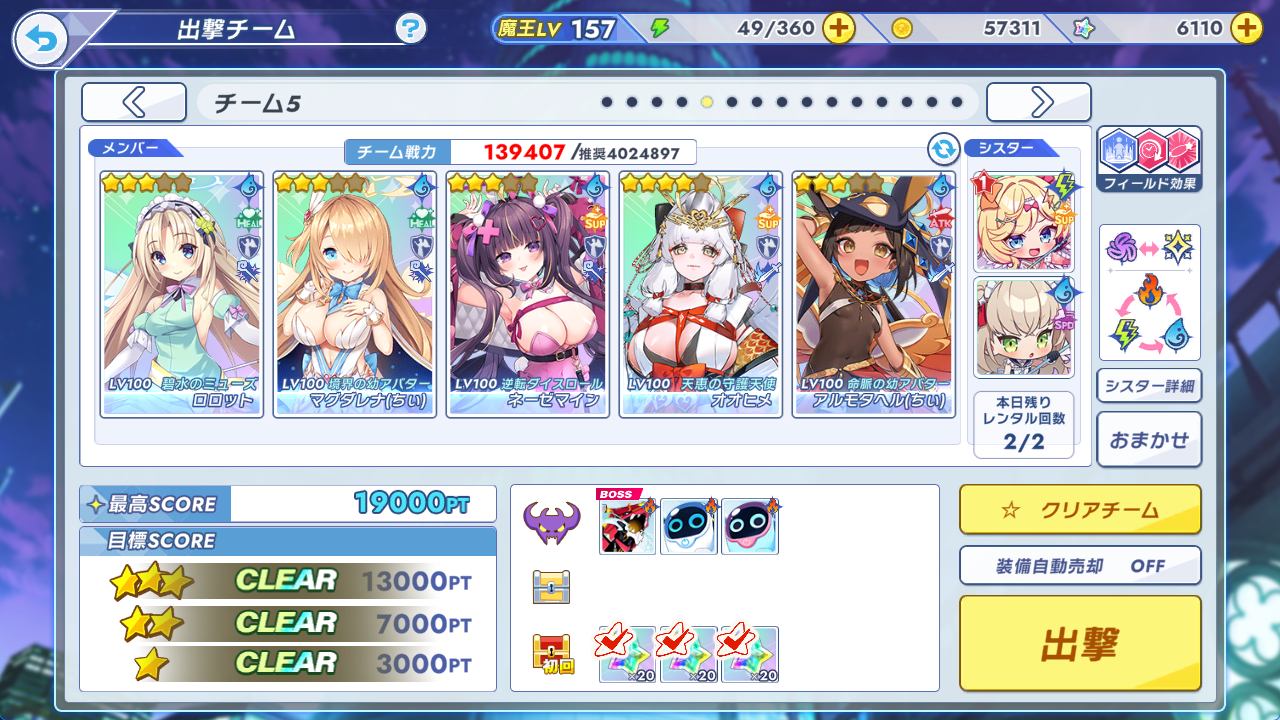1280x720 pixels.
Task: Open シスター詳細 details
Action: [1149, 386]
